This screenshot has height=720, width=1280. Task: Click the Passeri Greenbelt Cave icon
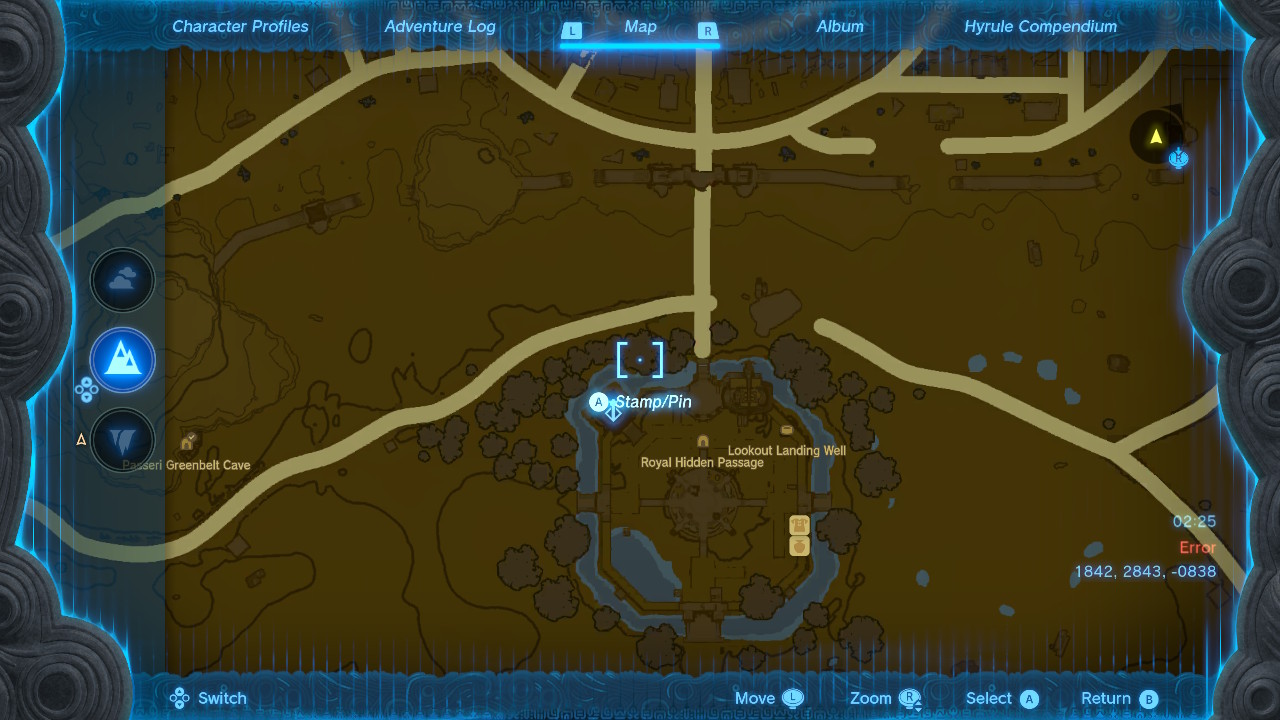point(188,443)
